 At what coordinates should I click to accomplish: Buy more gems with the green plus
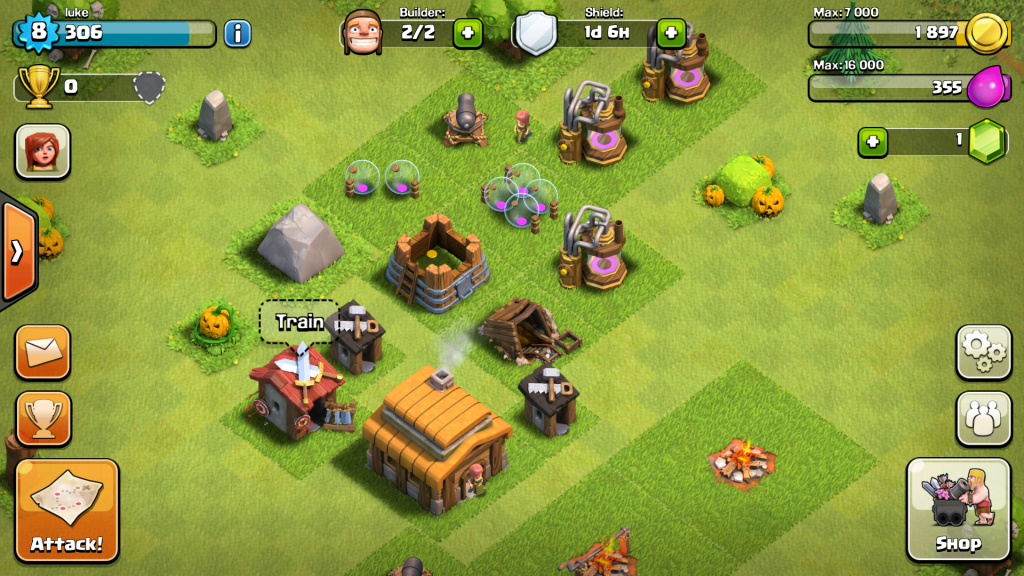(x=873, y=142)
